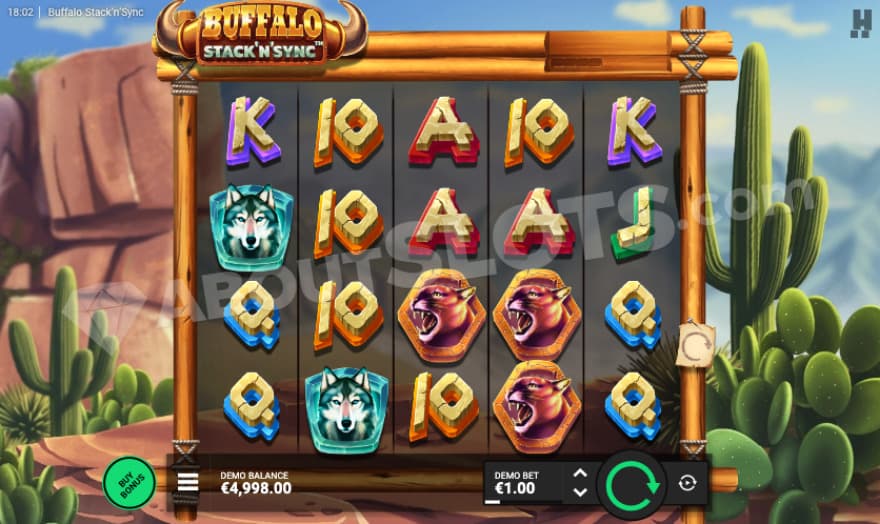This screenshot has width=880, height=524.
Task: Decrease the demo bet with the down arrow
Action: pyautogui.click(x=579, y=492)
